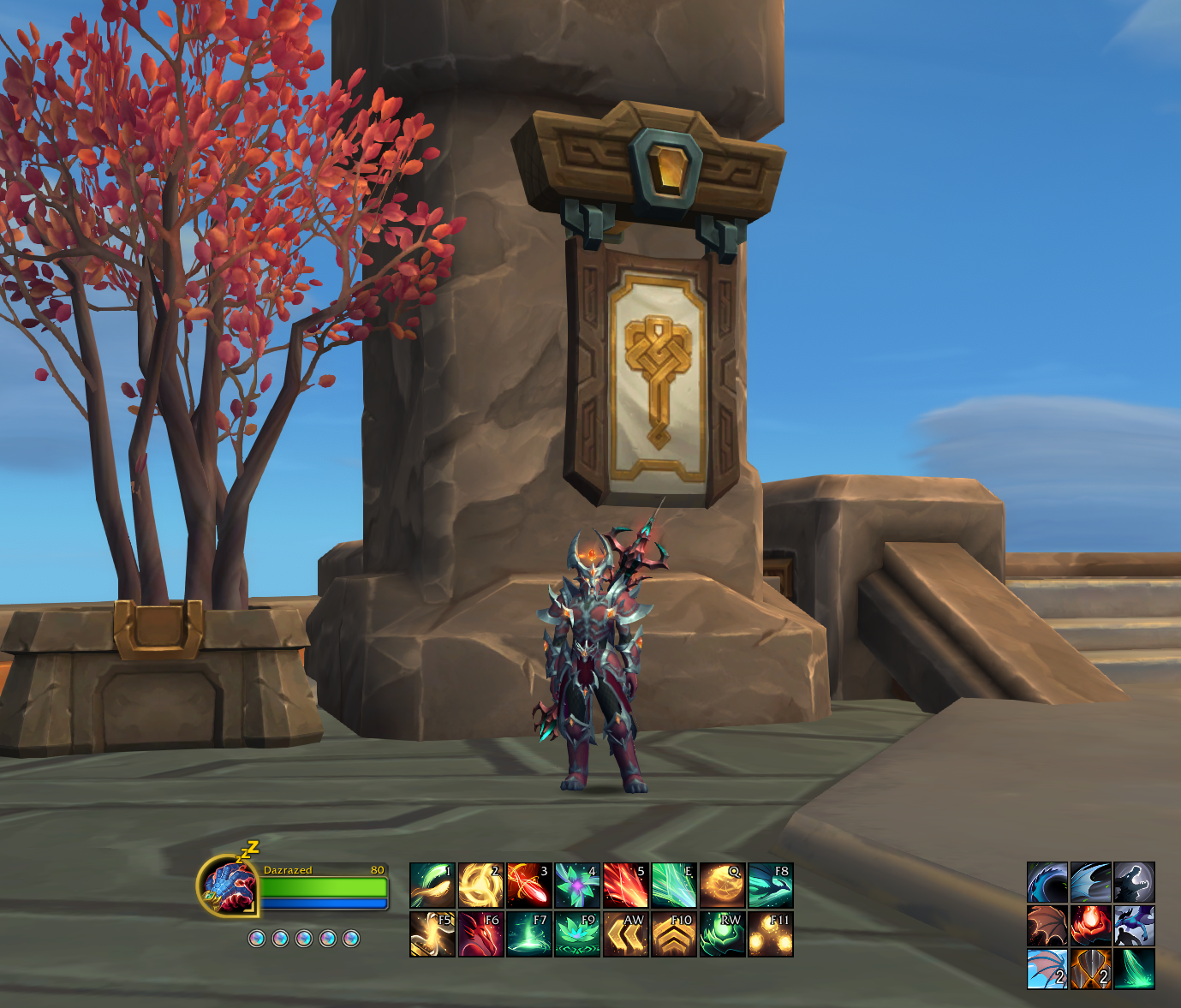Click Dazrazed's player portrait
Screen dimensions: 1181x1008
[x=230, y=886]
